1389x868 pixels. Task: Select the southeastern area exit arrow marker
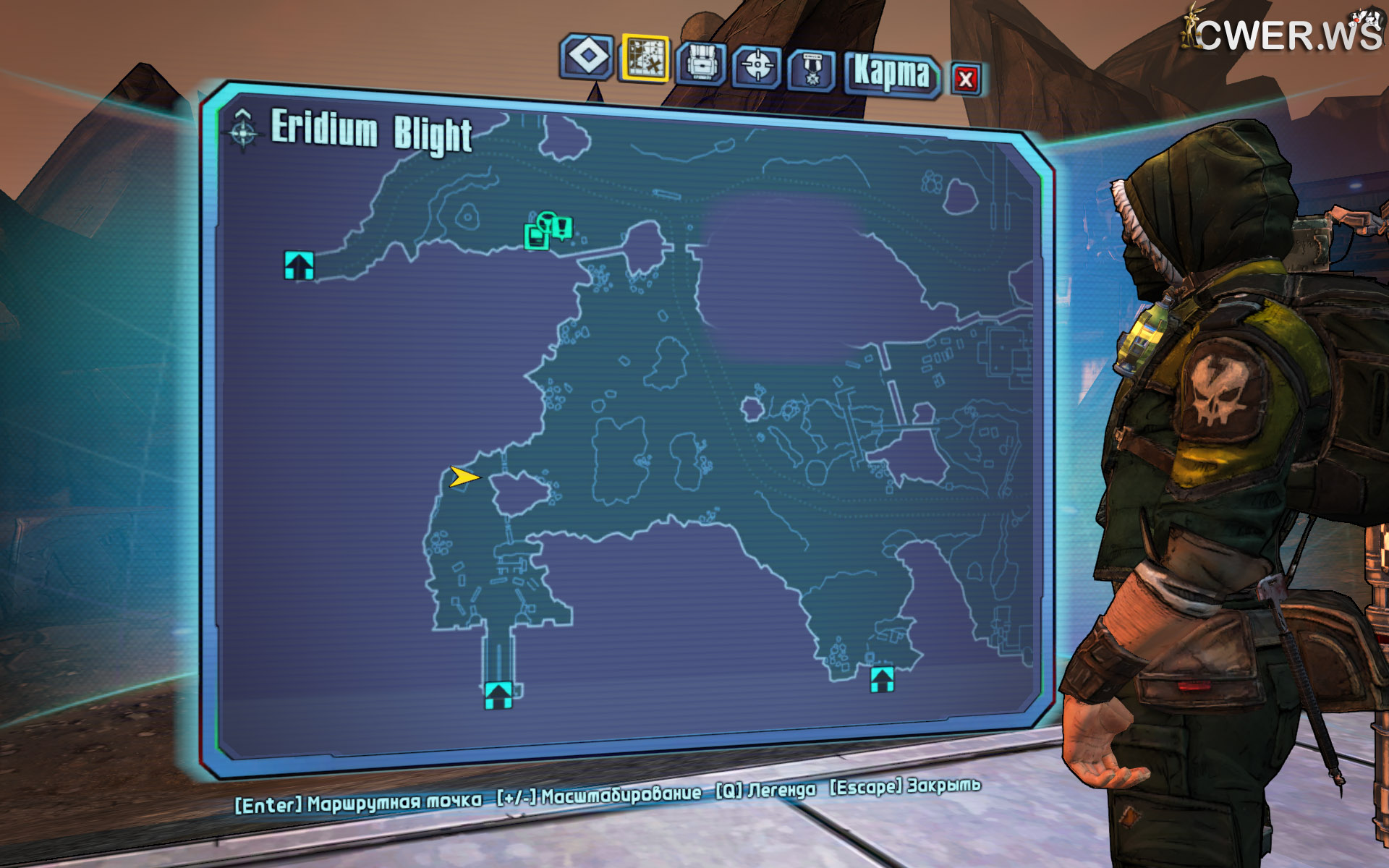(x=882, y=679)
